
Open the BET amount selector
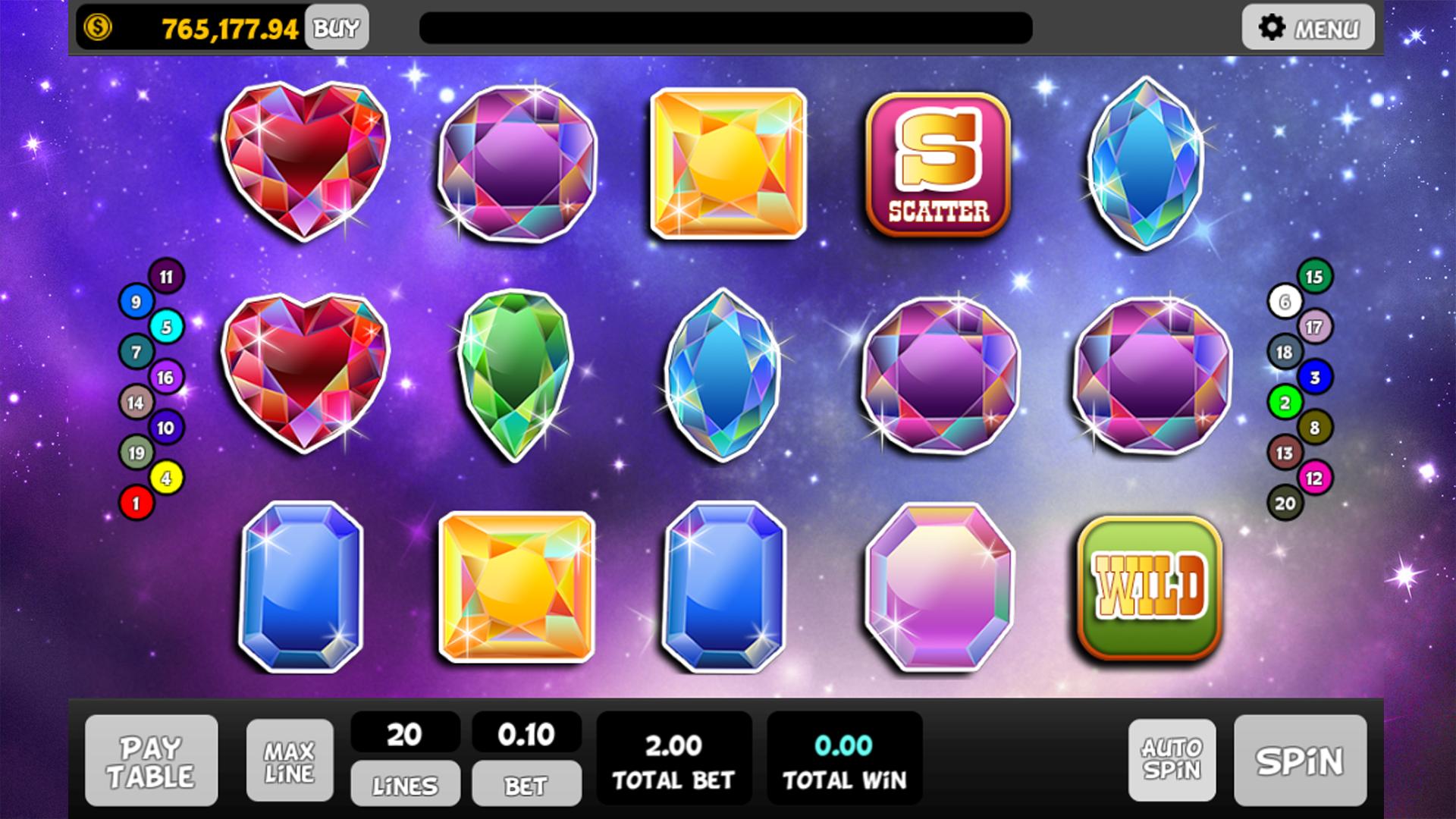527,783
